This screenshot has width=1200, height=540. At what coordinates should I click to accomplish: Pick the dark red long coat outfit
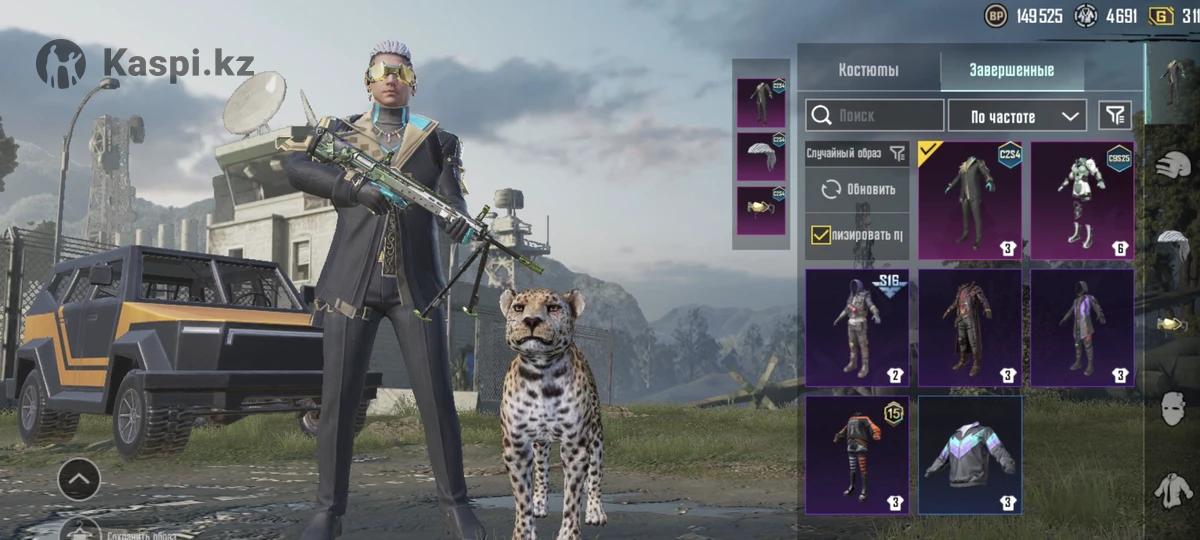click(970, 327)
